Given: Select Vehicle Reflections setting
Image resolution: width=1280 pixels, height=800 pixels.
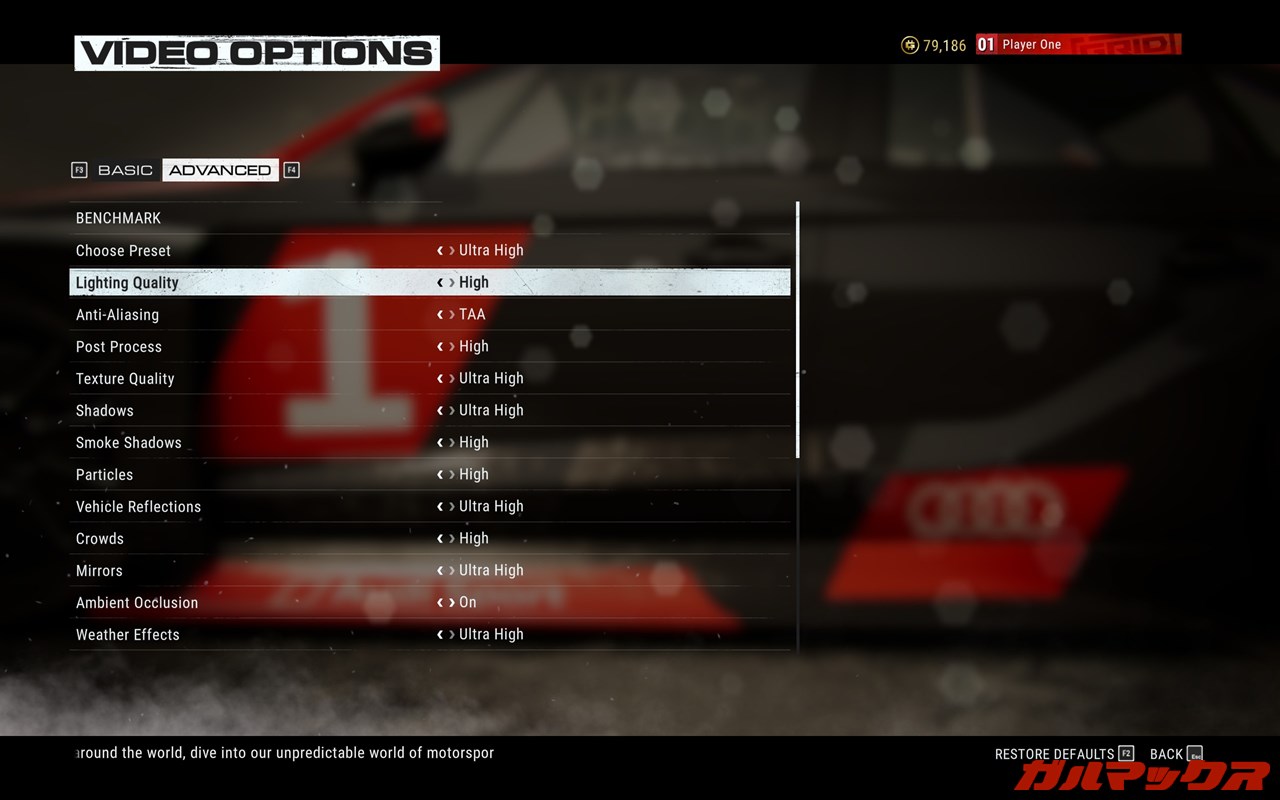Looking at the screenshot, I should 138,506.
